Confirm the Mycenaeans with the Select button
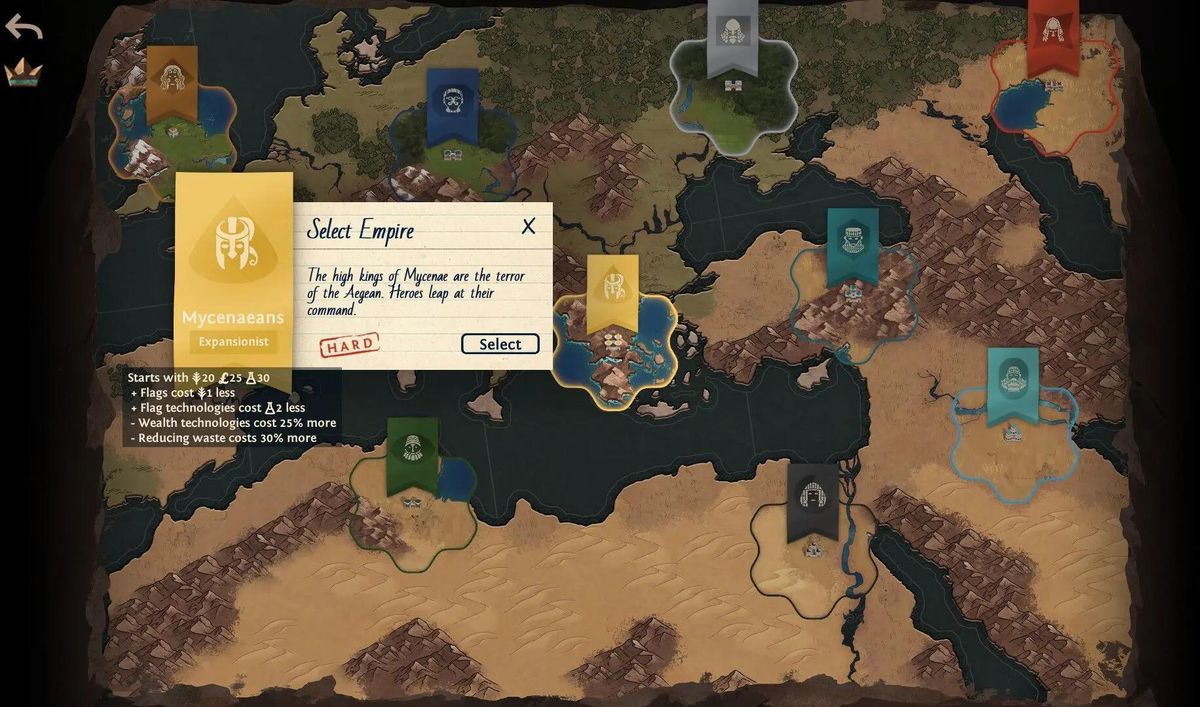1200x707 pixels. (x=500, y=344)
